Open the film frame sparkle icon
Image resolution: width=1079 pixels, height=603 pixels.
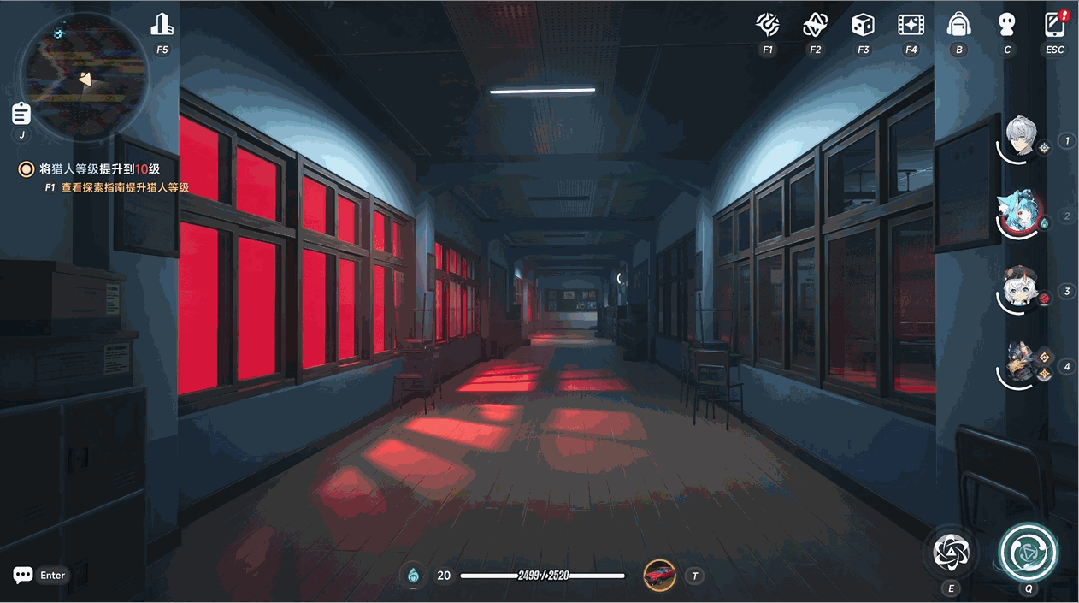(910, 25)
